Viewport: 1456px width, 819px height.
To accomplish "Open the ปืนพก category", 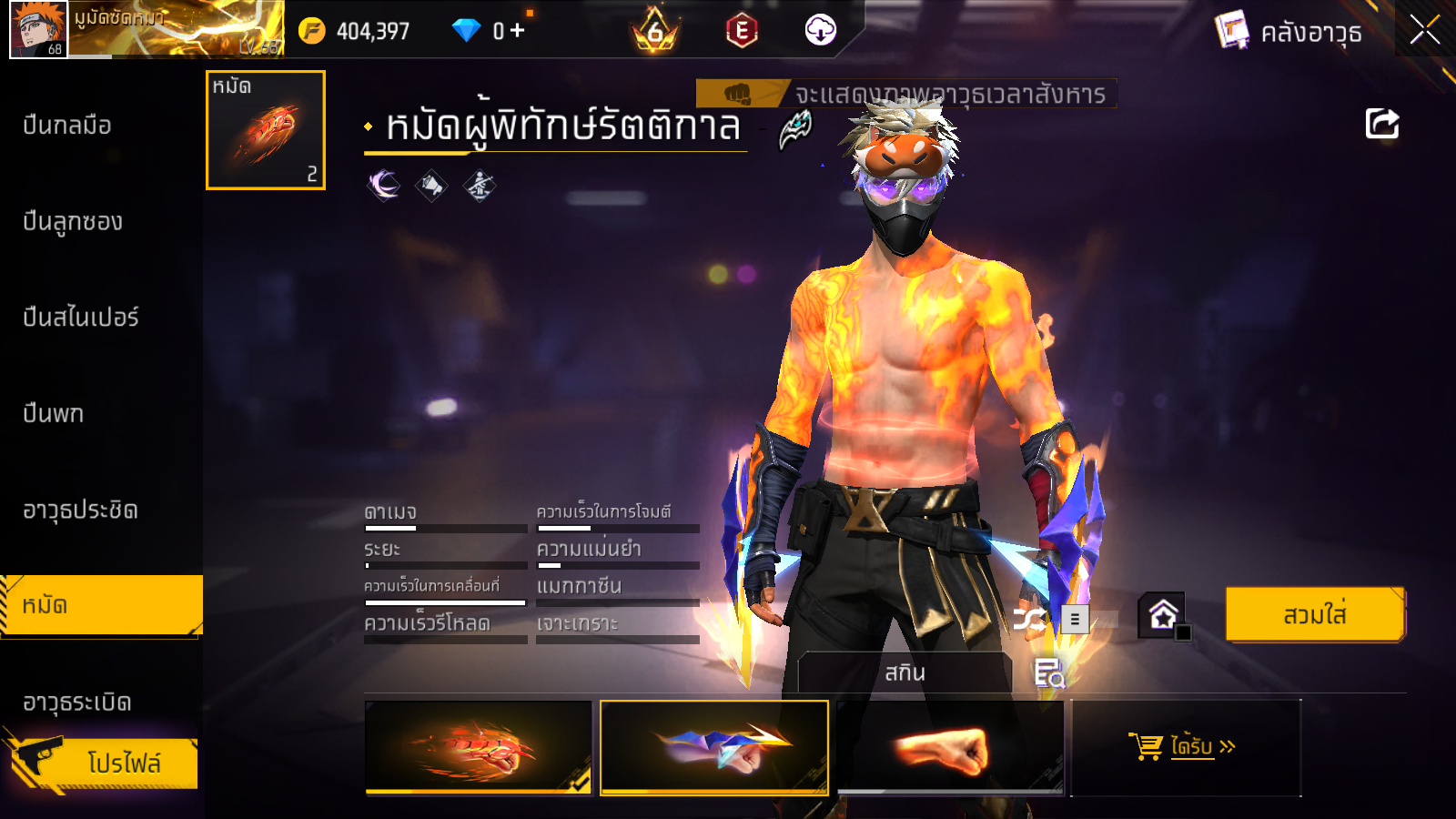I will 54,414.
